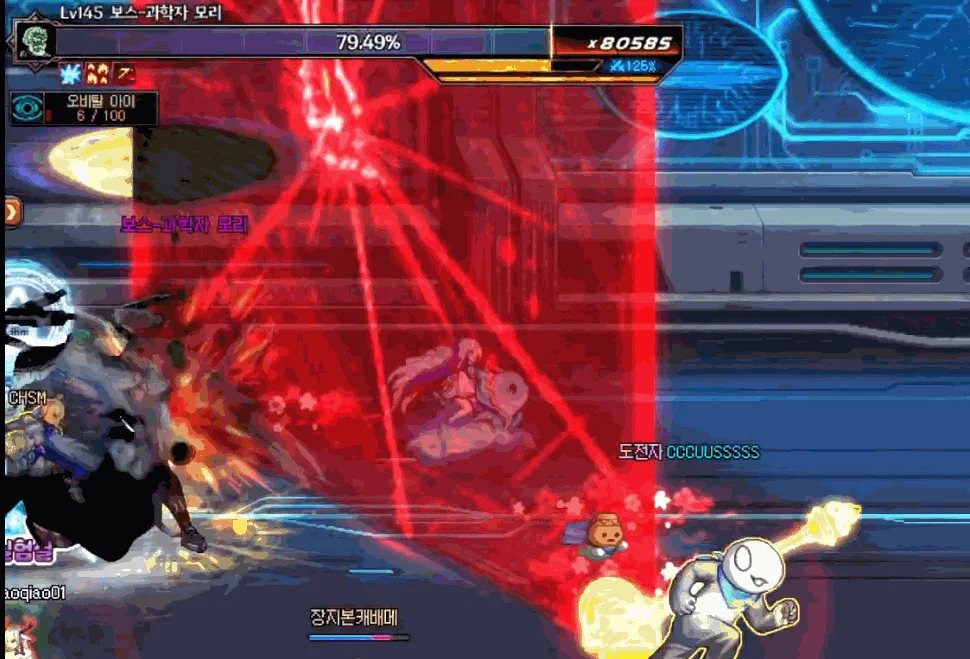The image size is (970, 659).
Task: Click the Orbital Eye icon
Action: click(28, 107)
